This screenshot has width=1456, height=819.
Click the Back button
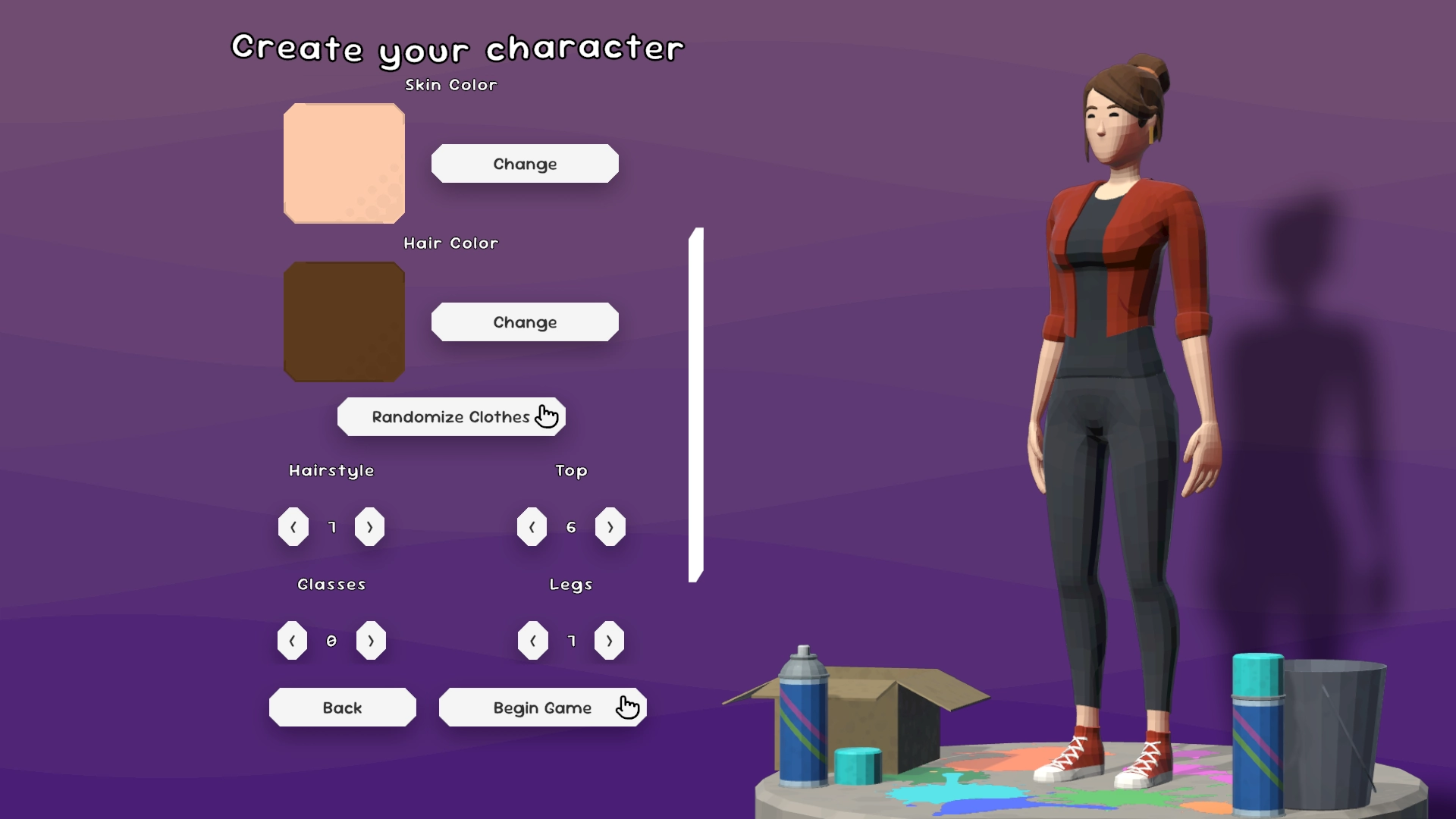pos(342,708)
